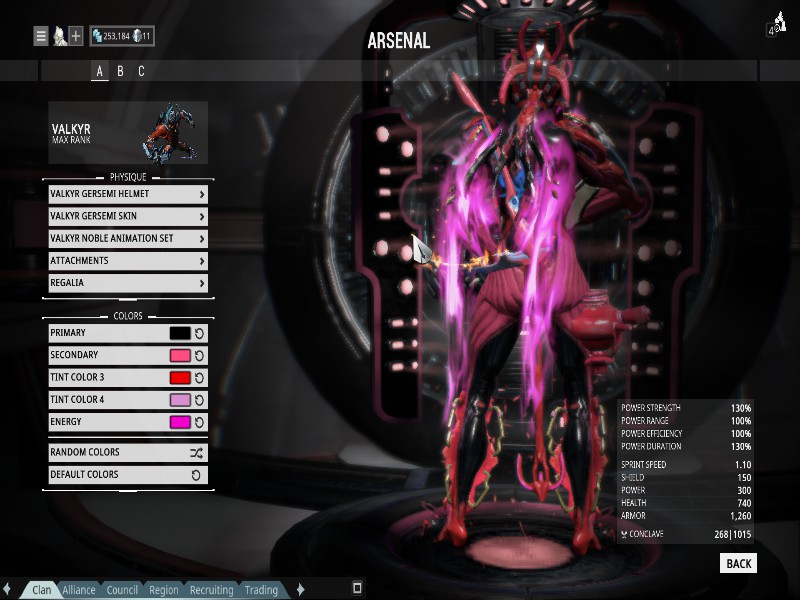Switch to the Recruiting chat tab
The image size is (800, 600).
211,590
